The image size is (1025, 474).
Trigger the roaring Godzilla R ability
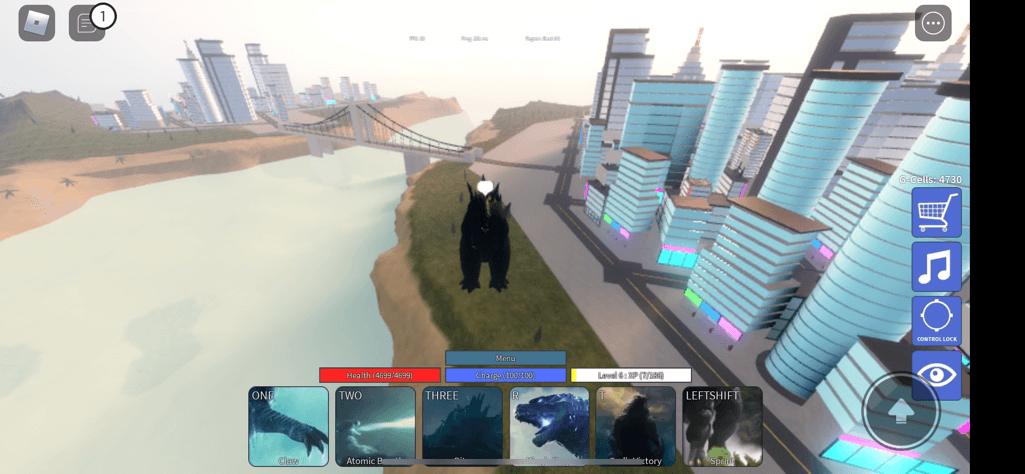point(549,426)
